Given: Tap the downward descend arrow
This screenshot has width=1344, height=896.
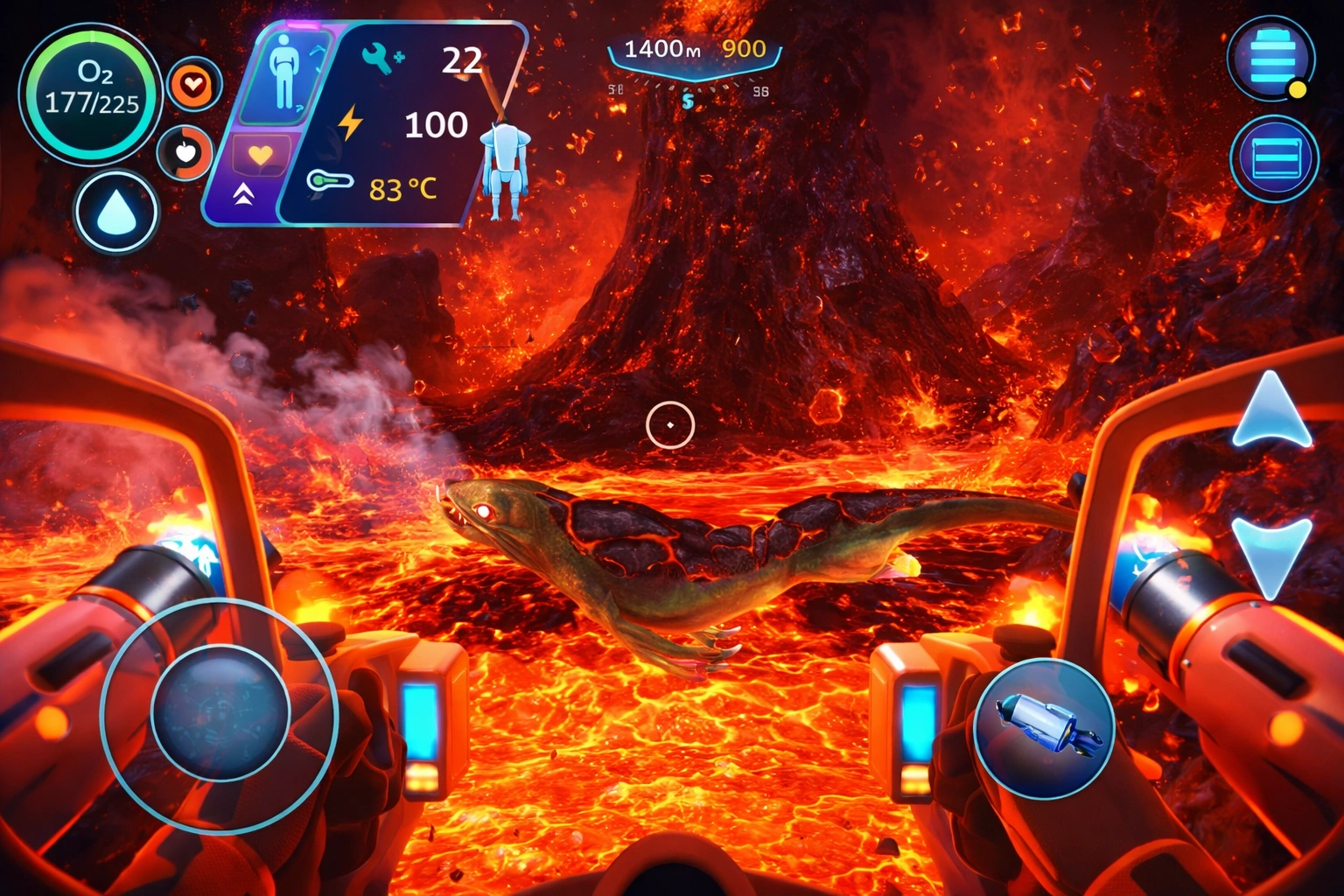Looking at the screenshot, I should click(x=1271, y=554).
